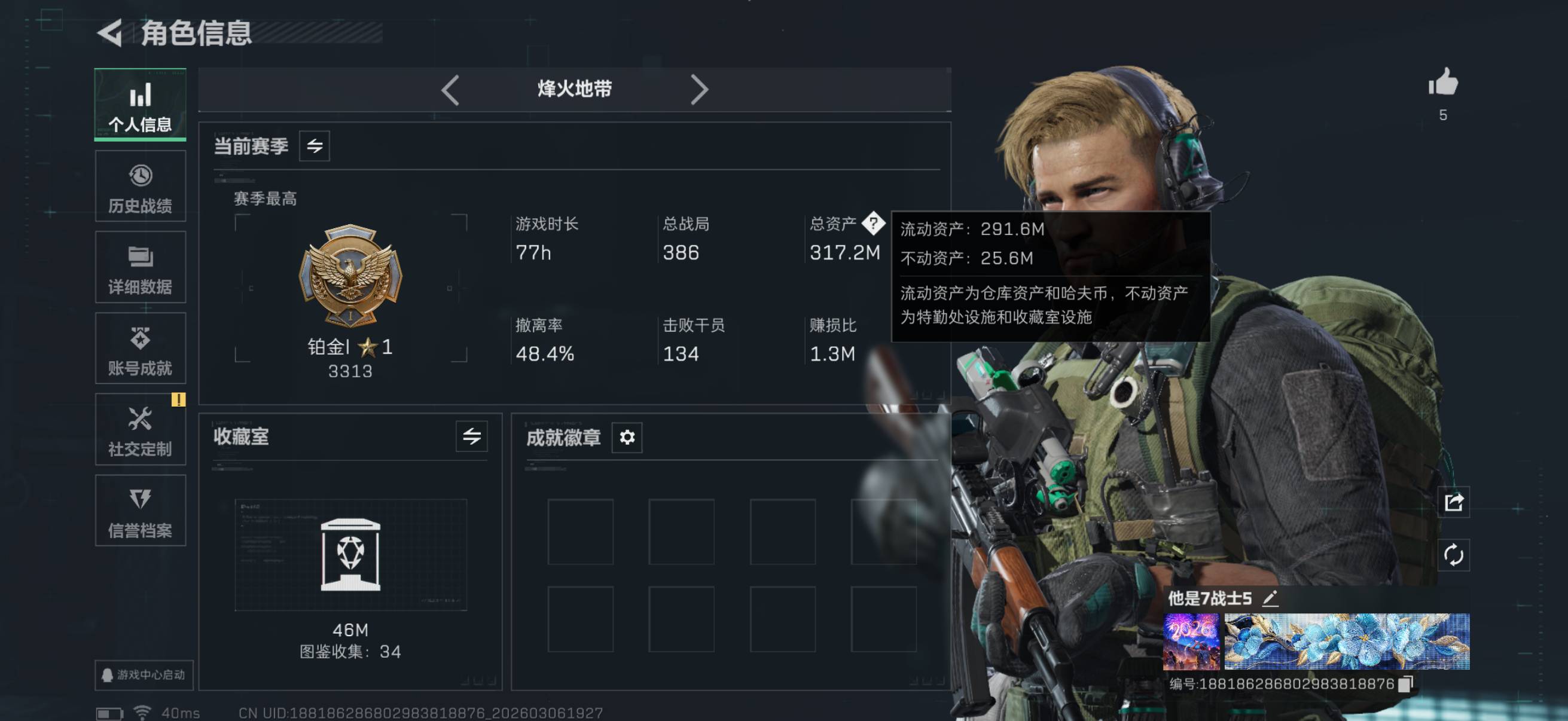Click the 总资产 question mark icon
Image resolution: width=1568 pixels, height=721 pixels.
pyautogui.click(x=874, y=224)
